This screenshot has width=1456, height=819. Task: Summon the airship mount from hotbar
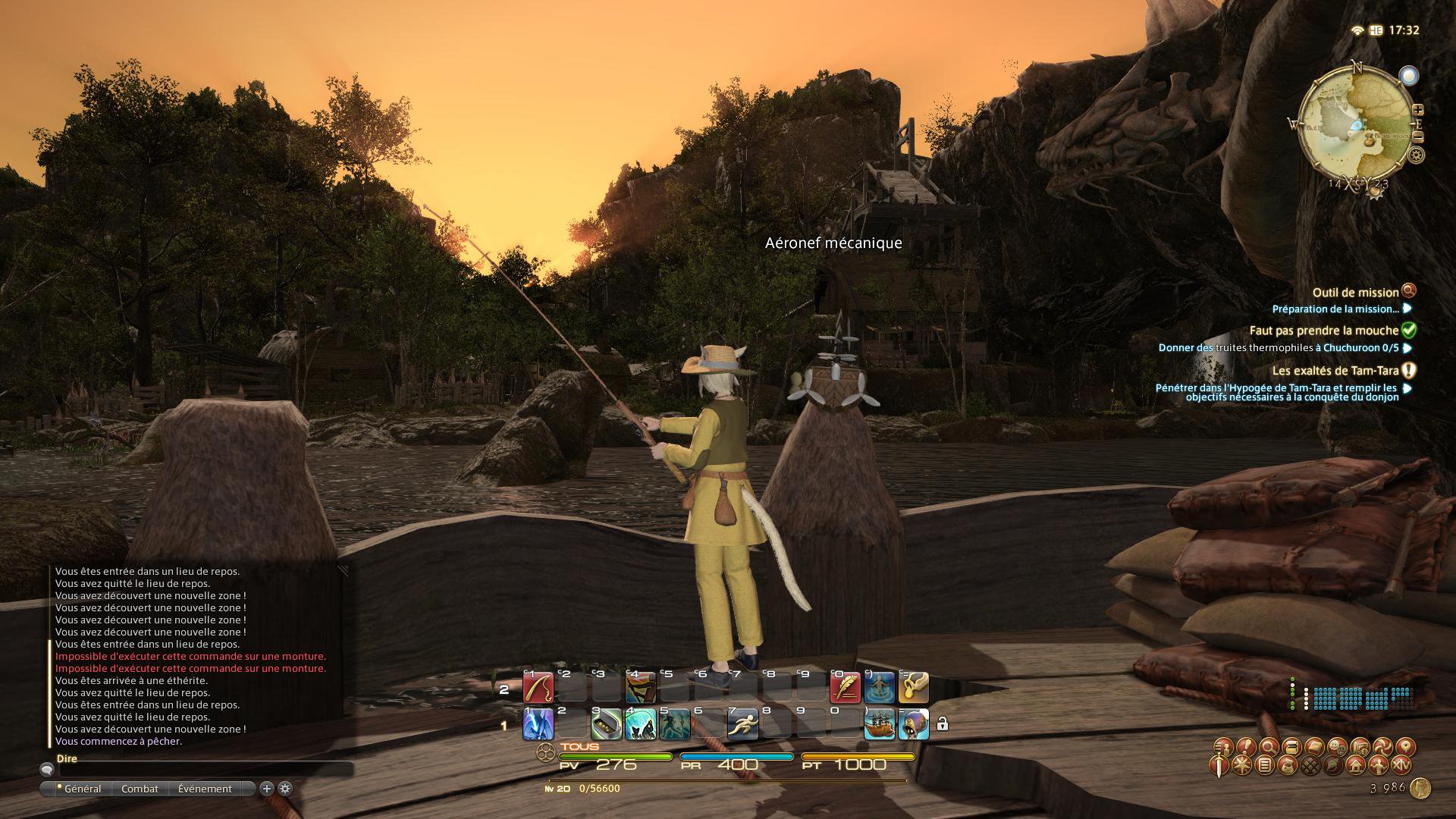879,725
